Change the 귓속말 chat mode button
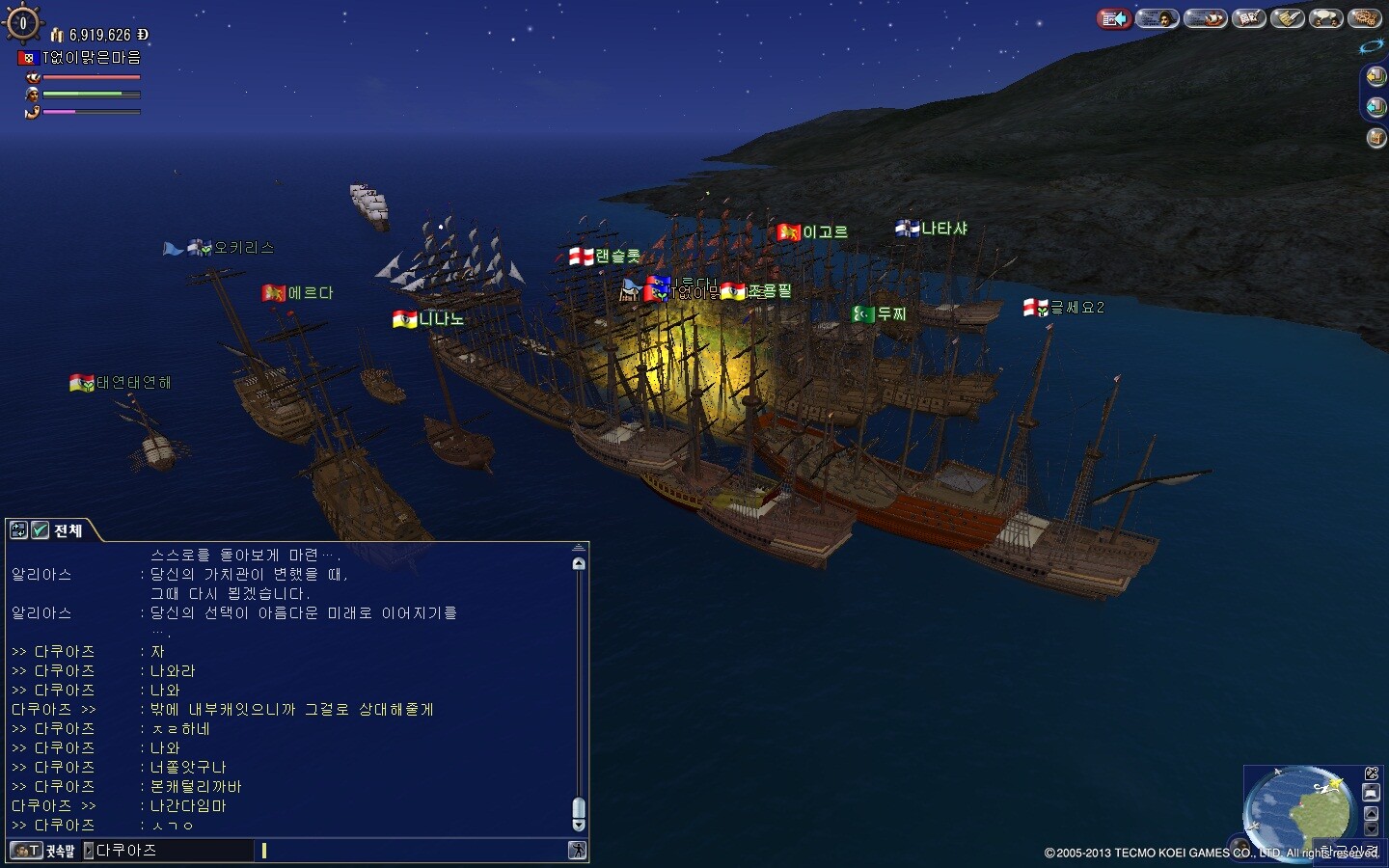 44,851
